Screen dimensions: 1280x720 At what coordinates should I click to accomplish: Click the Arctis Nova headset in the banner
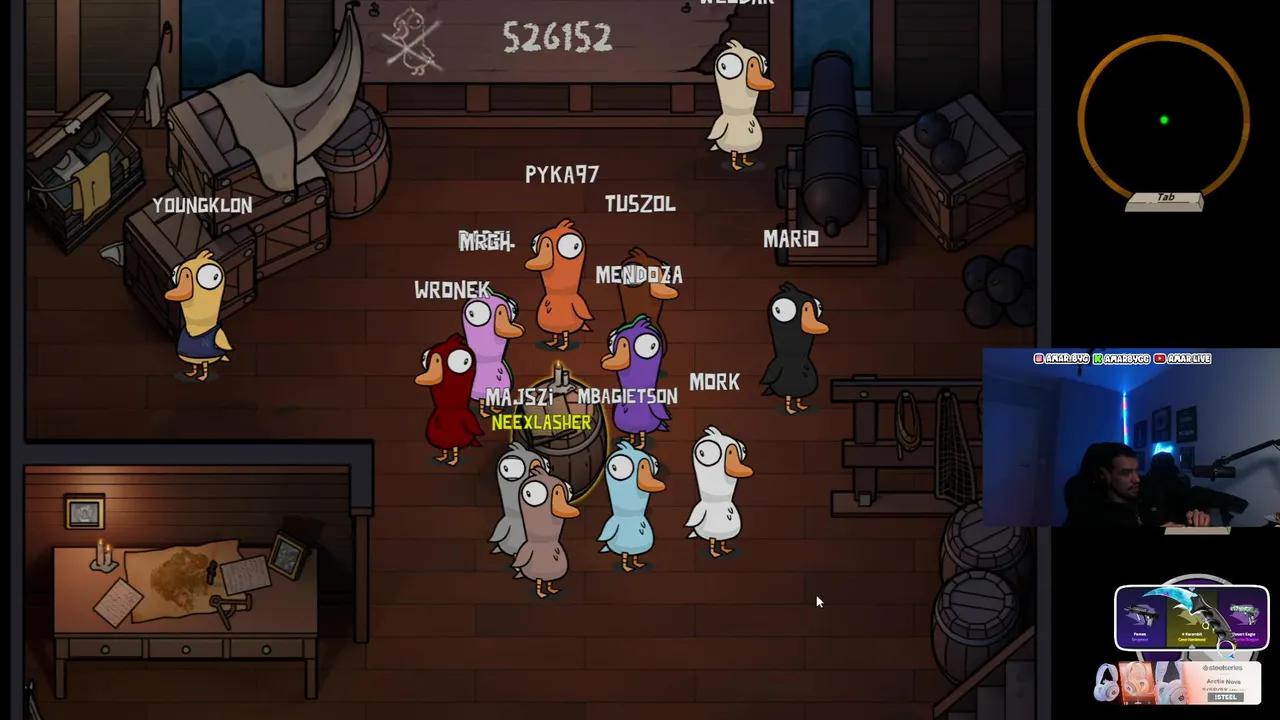[1137, 681]
